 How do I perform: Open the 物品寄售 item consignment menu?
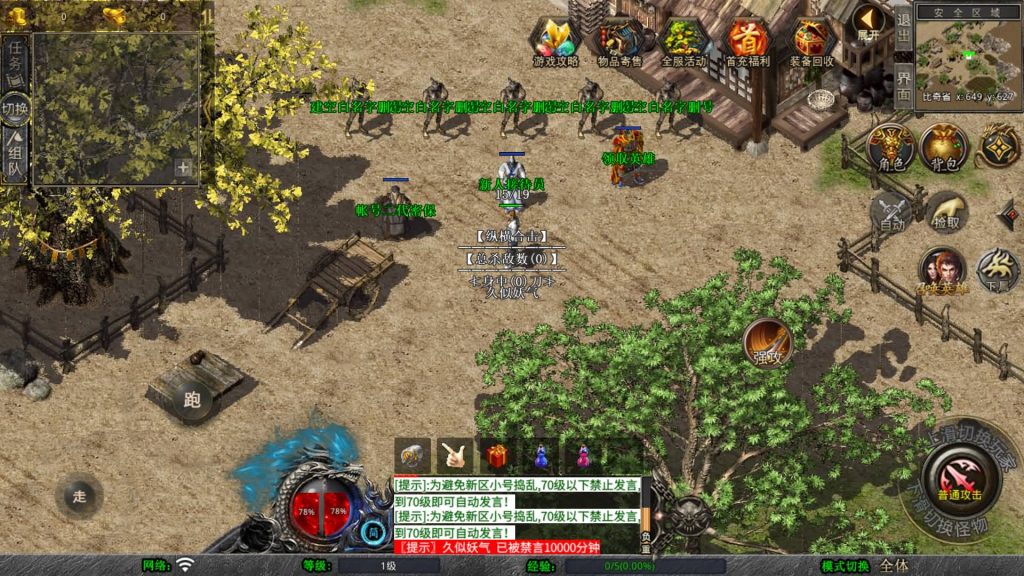620,41
